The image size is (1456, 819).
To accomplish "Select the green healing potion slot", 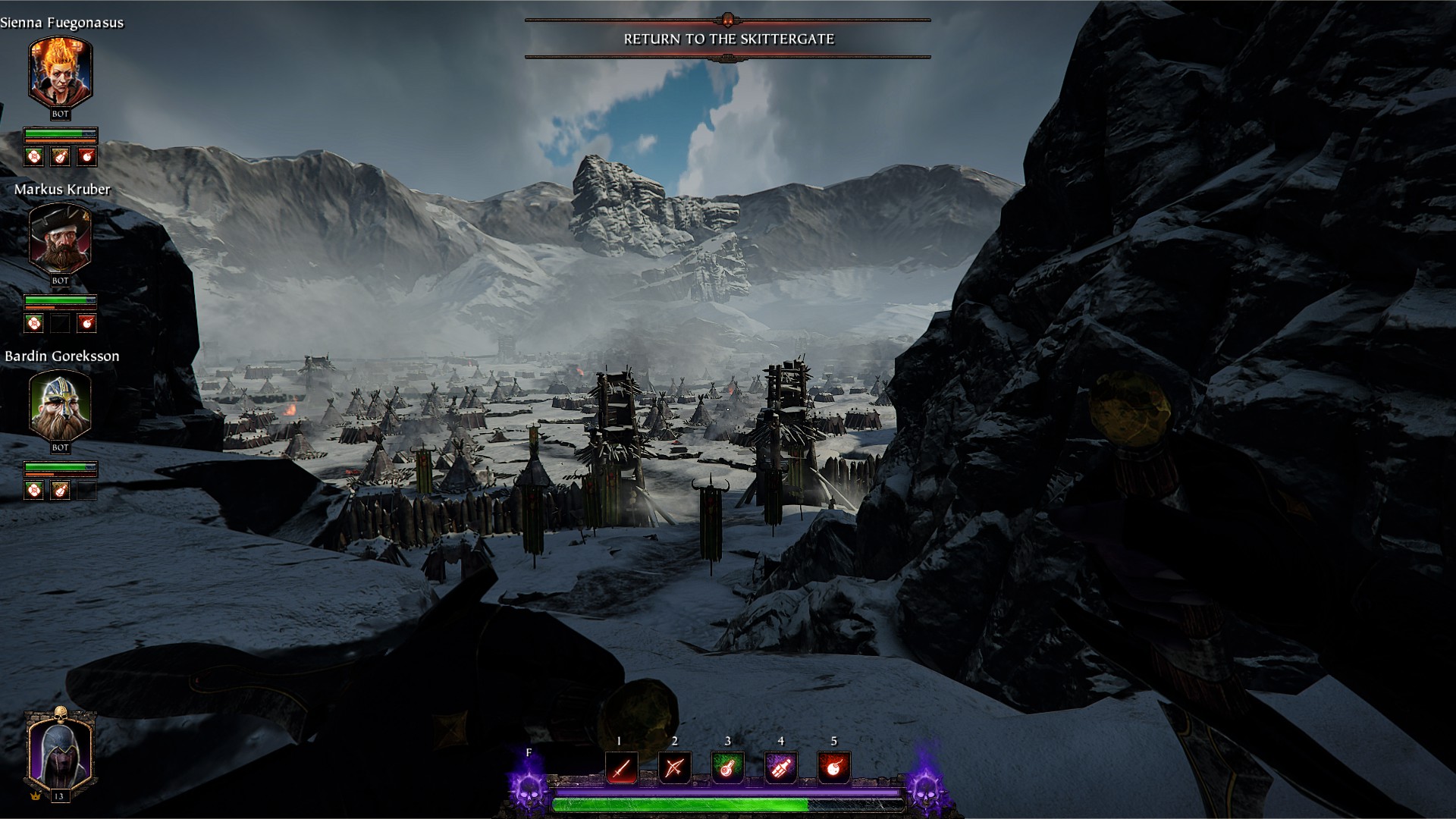I will 727,769.
